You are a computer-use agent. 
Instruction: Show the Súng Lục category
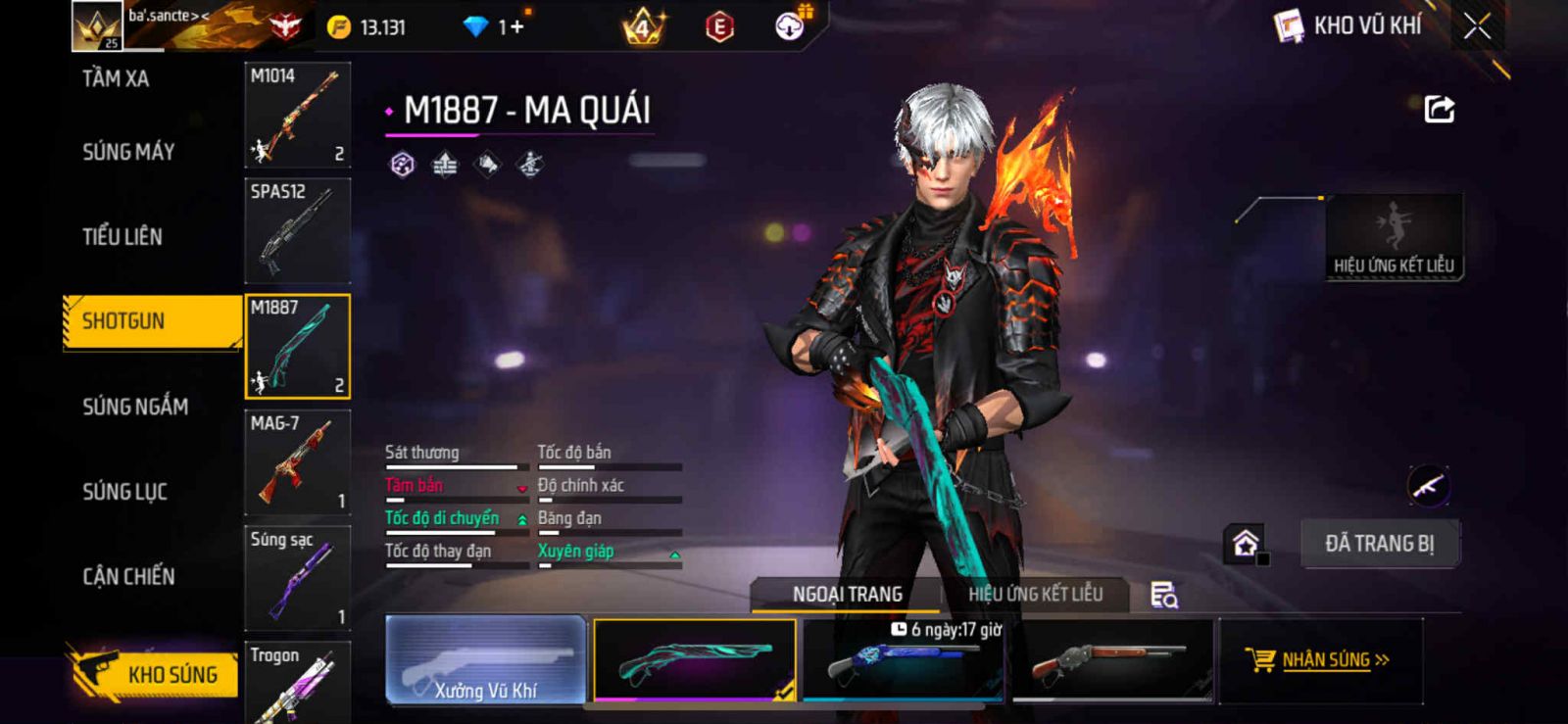[x=124, y=492]
